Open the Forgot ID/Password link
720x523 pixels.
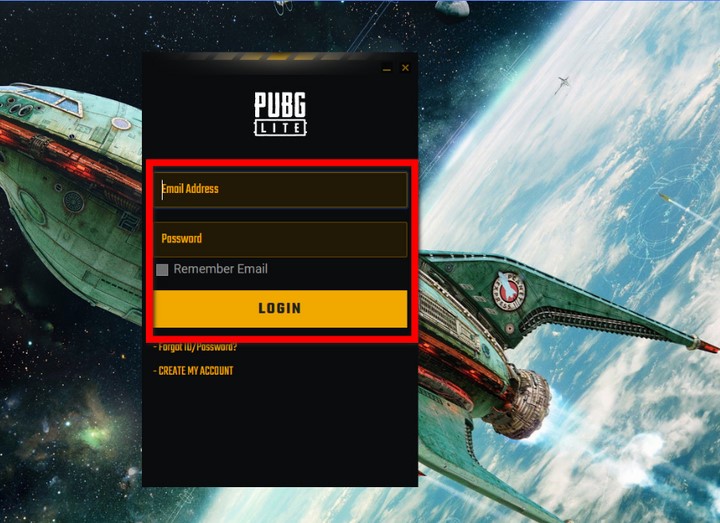pos(197,348)
